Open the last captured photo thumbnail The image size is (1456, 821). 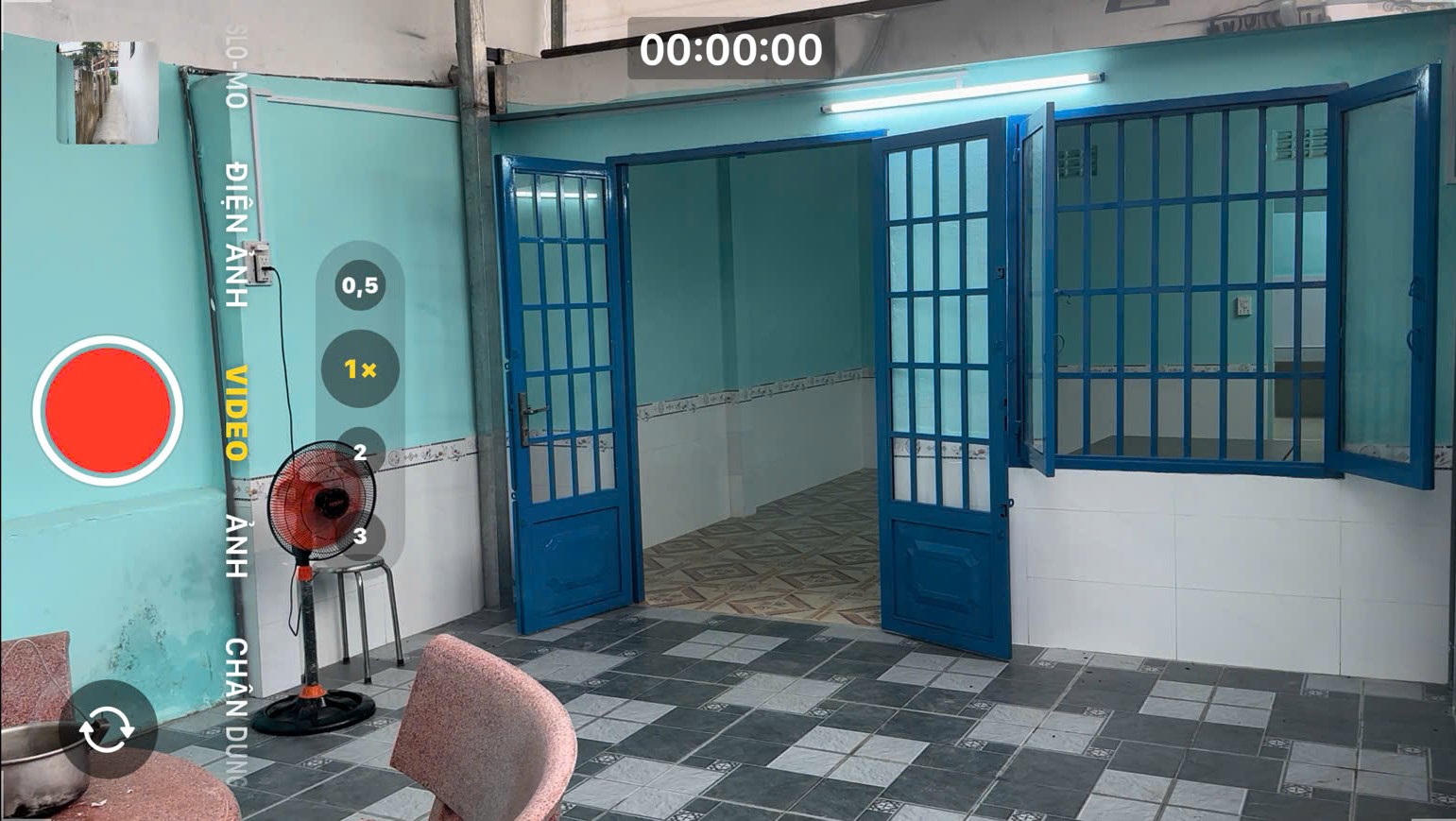point(107,90)
